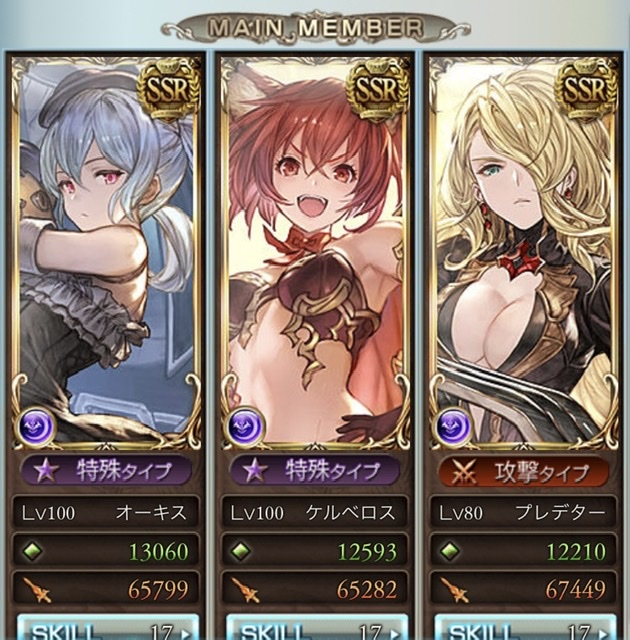630x640 pixels.
Task: Choose the blonde Predator character card
Action: point(523,250)
